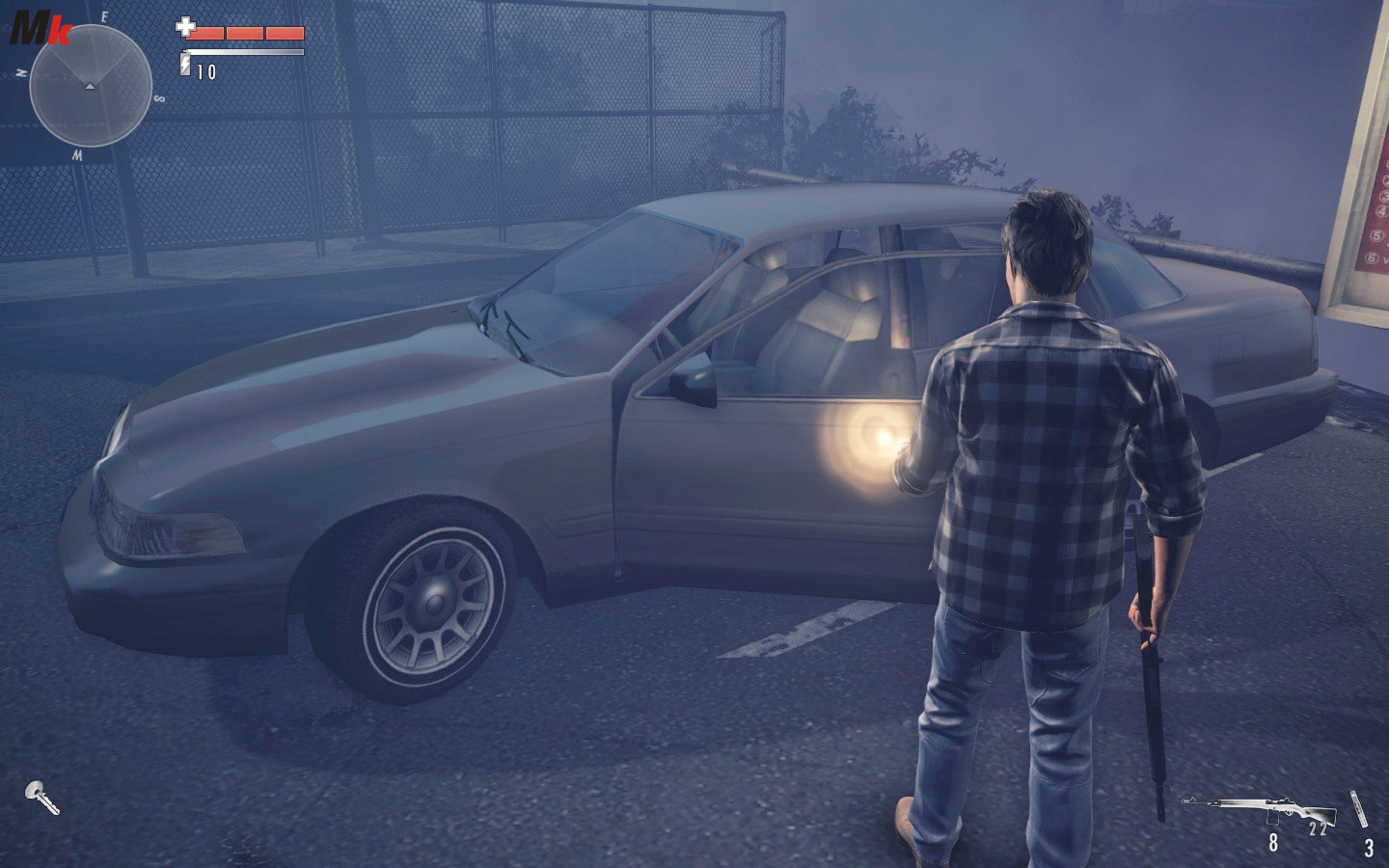
Task: Select the flare item icon
Action: pyautogui.click(x=1361, y=808)
